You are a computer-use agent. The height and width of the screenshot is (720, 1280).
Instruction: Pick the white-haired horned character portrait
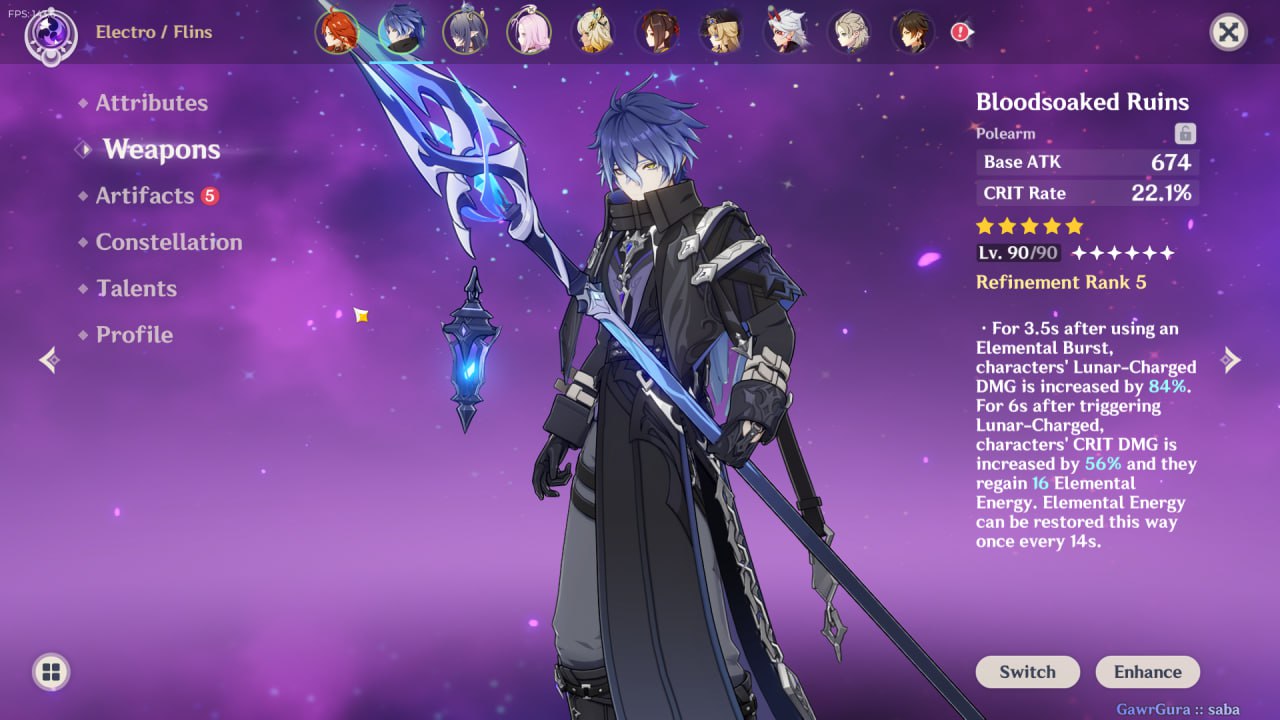(785, 32)
